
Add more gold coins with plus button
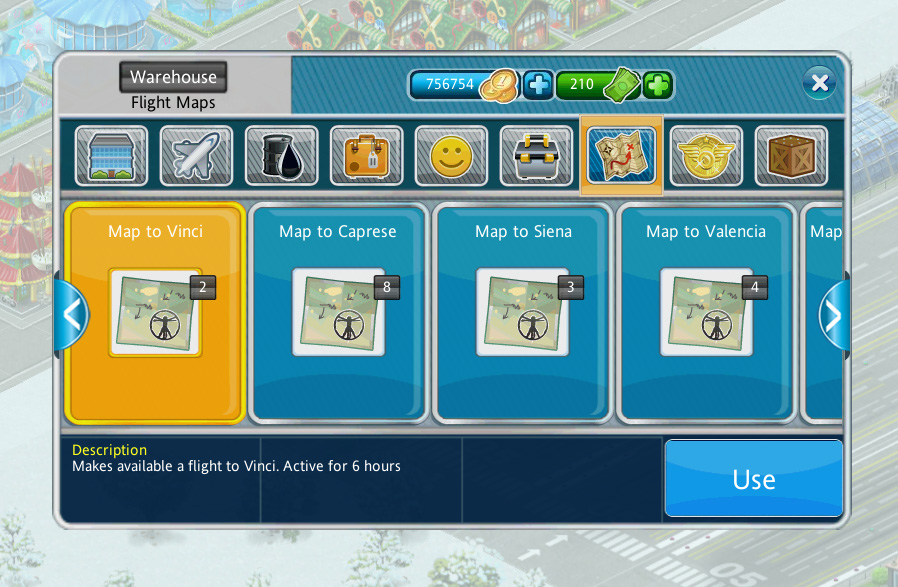pyautogui.click(x=538, y=85)
